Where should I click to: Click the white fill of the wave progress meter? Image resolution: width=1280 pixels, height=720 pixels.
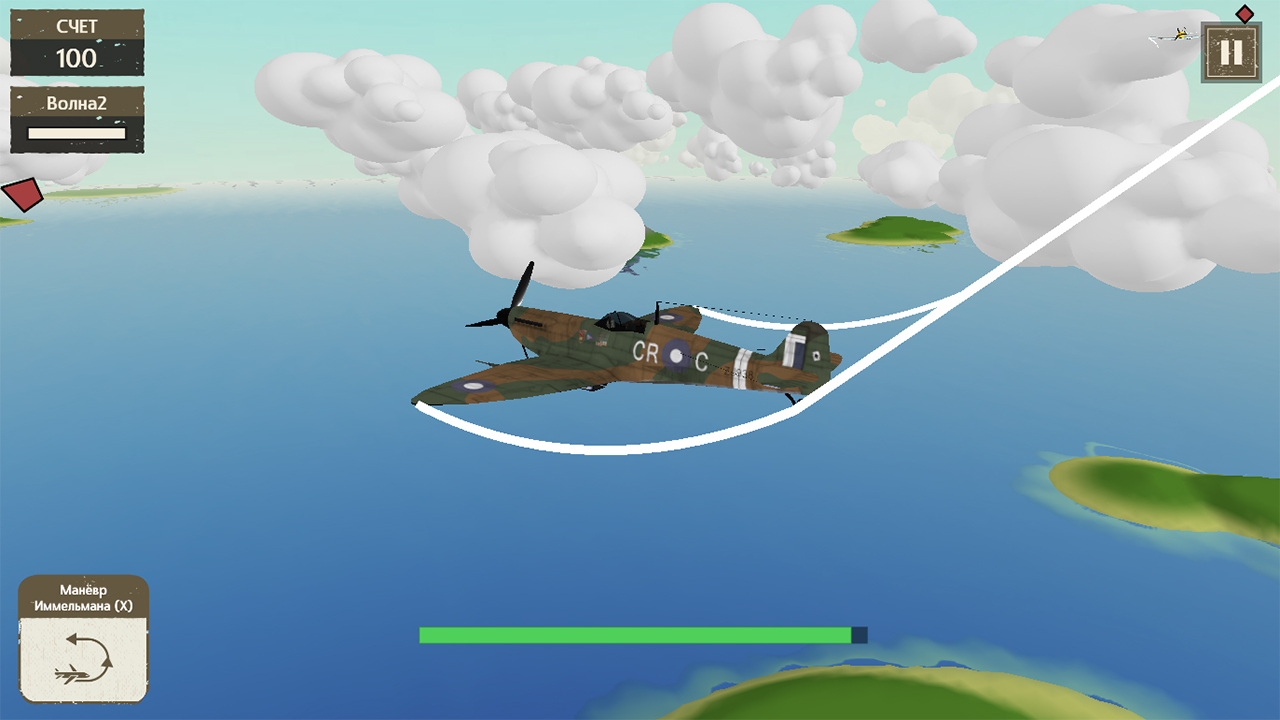point(76,134)
